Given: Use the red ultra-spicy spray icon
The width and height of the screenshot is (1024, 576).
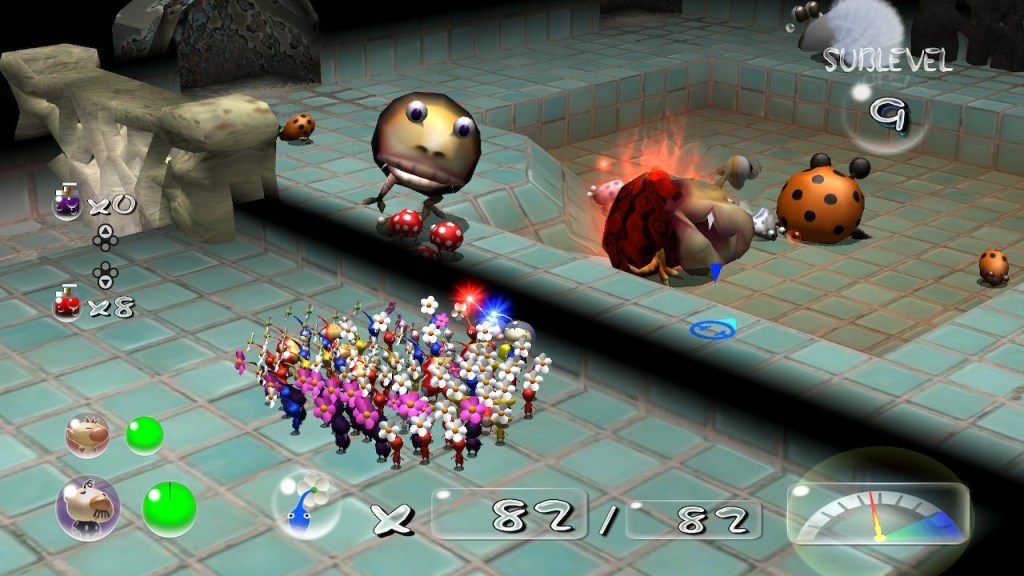Looking at the screenshot, I should tap(68, 303).
